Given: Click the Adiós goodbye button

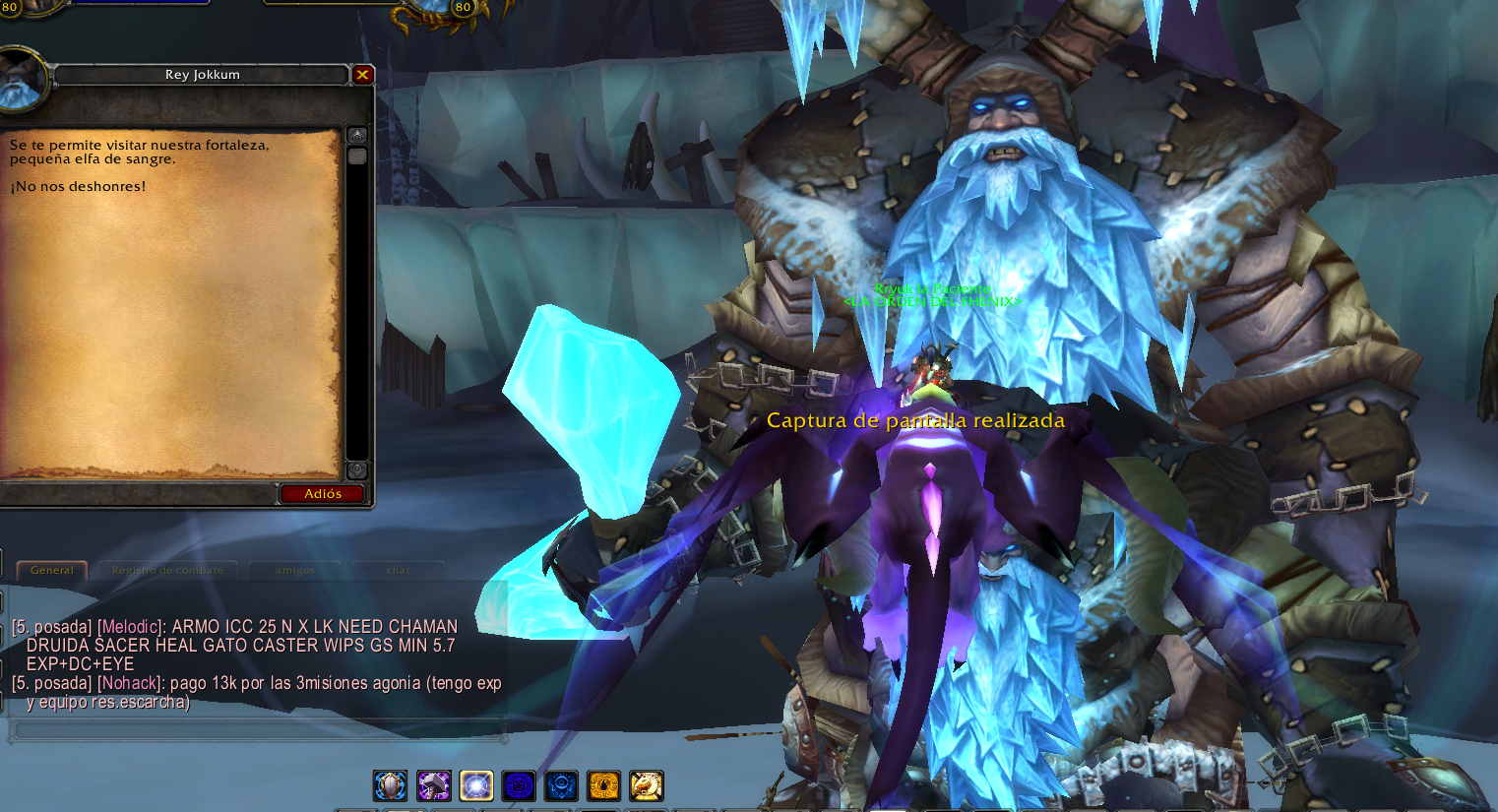Looking at the screenshot, I should pyautogui.click(x=322, y=493).
